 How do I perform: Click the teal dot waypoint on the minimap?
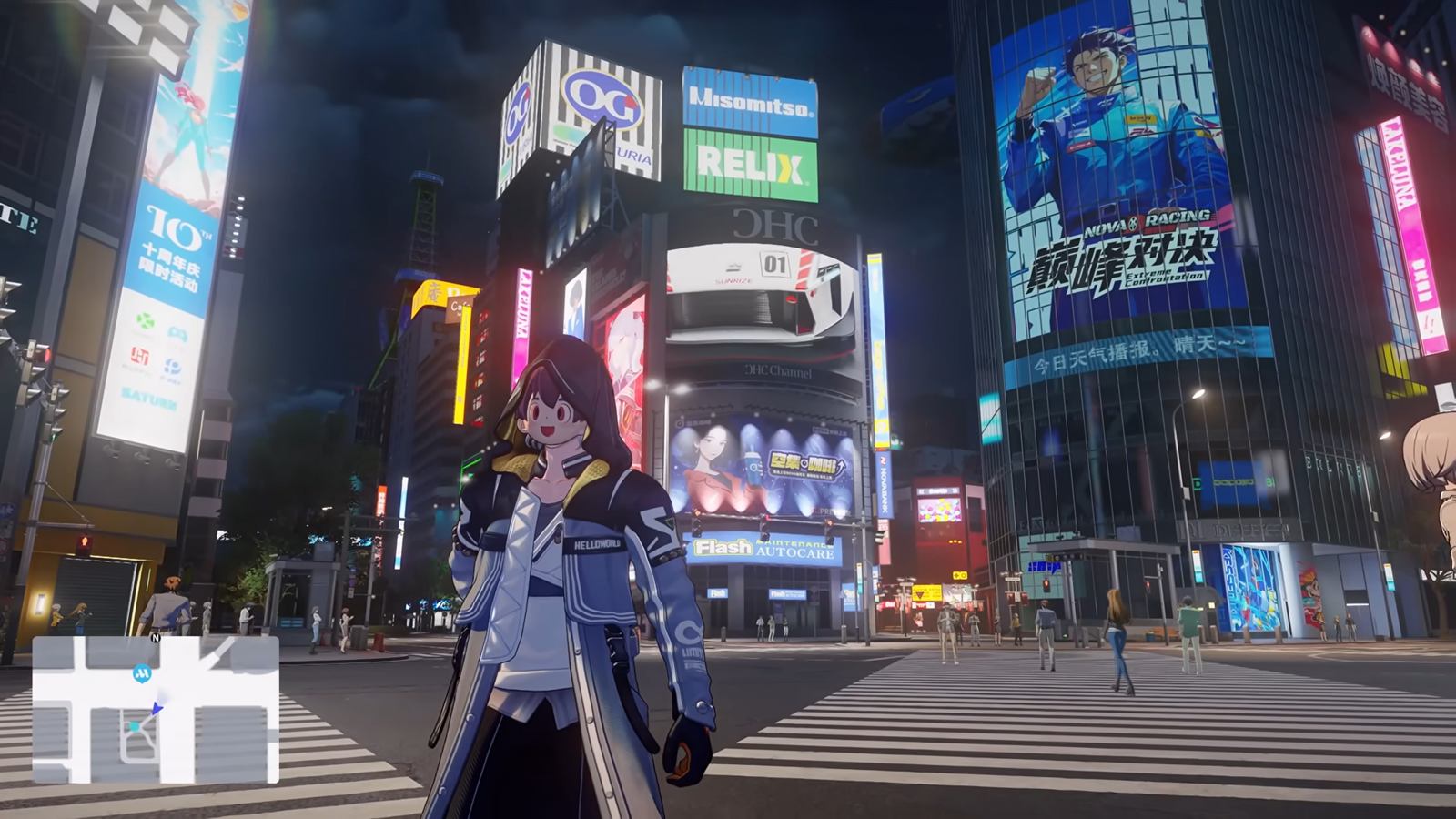click(x=135, y=726)
